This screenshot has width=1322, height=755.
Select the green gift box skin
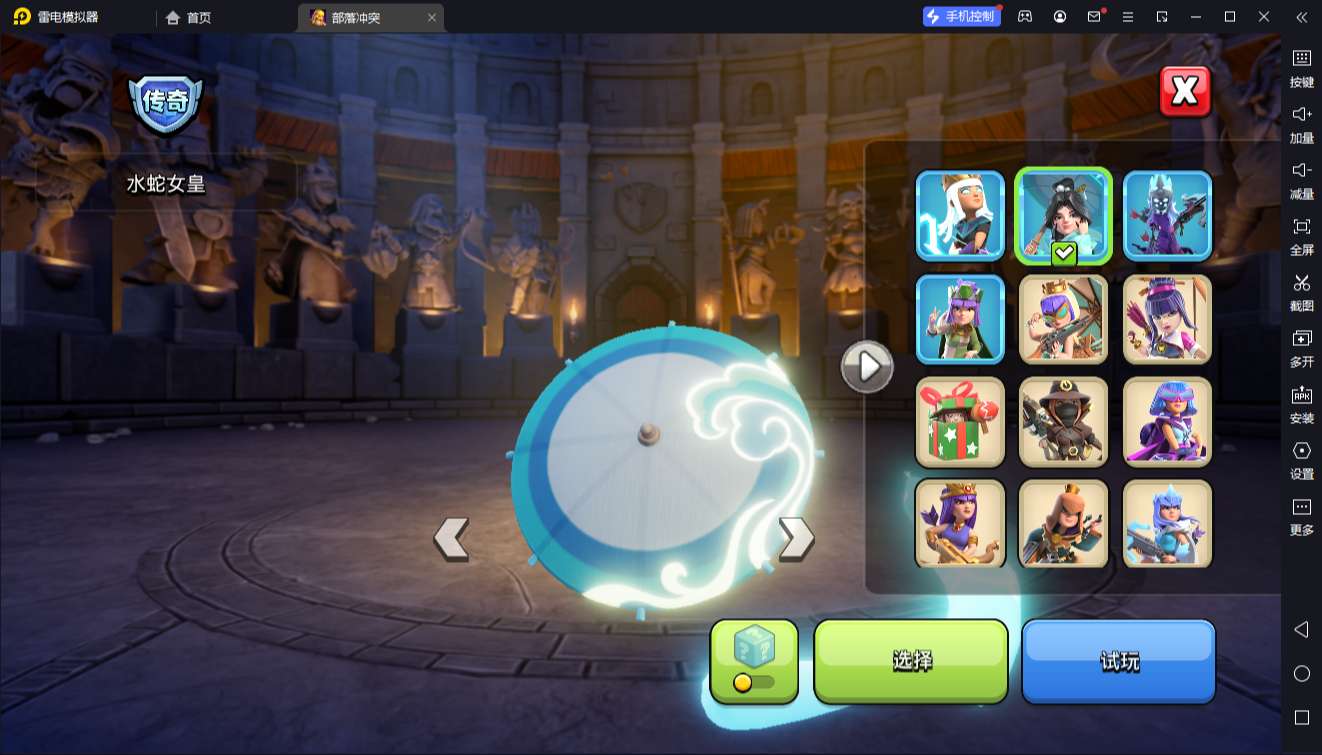point(960,422)
